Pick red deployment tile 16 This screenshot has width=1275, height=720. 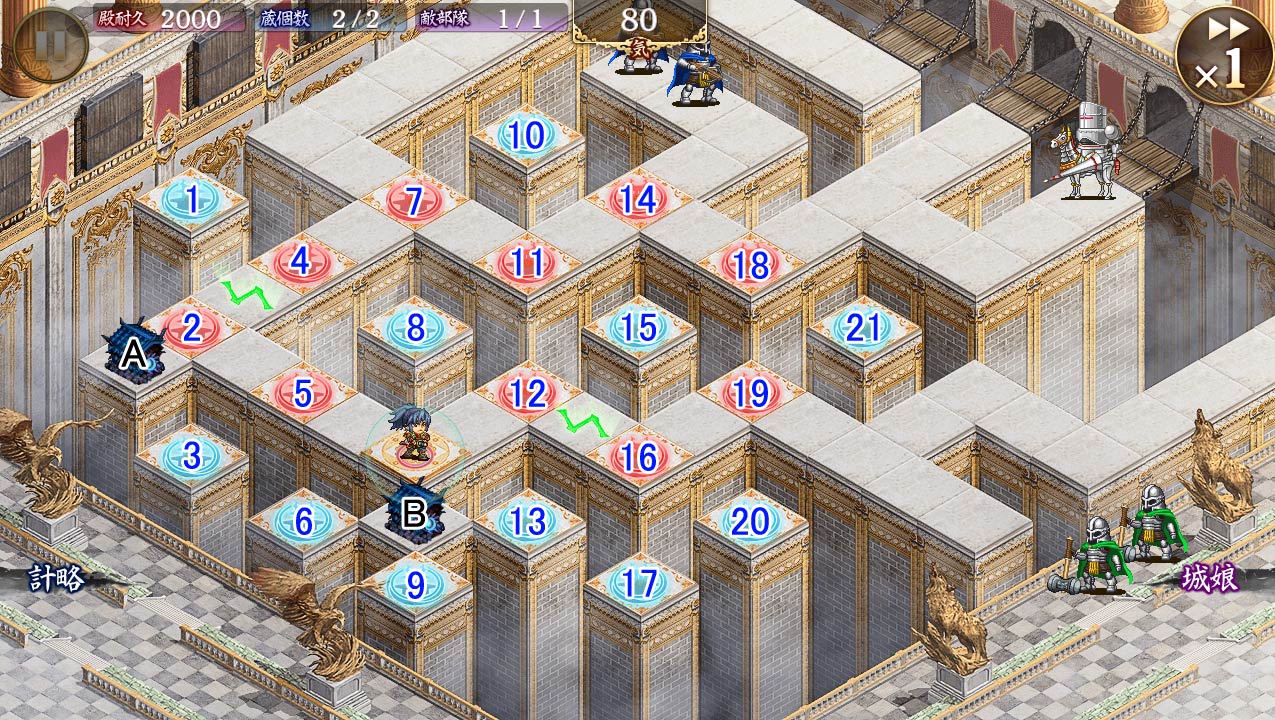[x=638, y=457]
